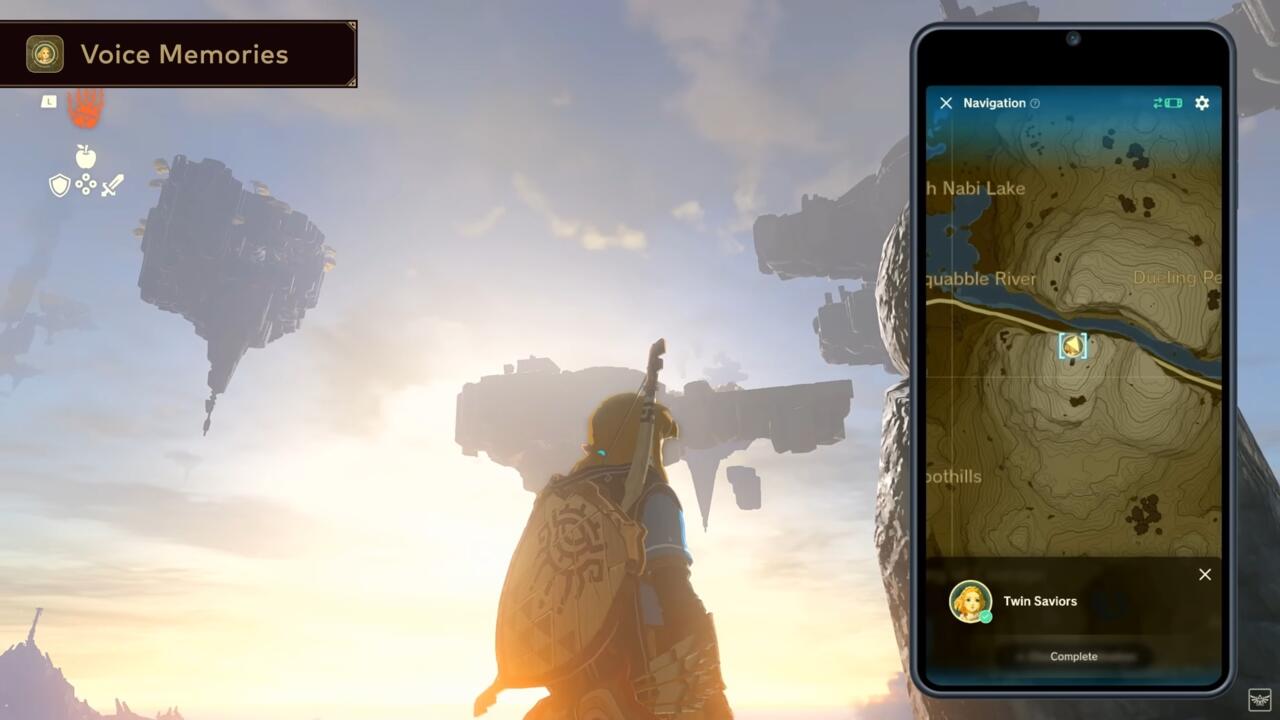
Task: Close the Navigation screen with the X
Action: 946,102
